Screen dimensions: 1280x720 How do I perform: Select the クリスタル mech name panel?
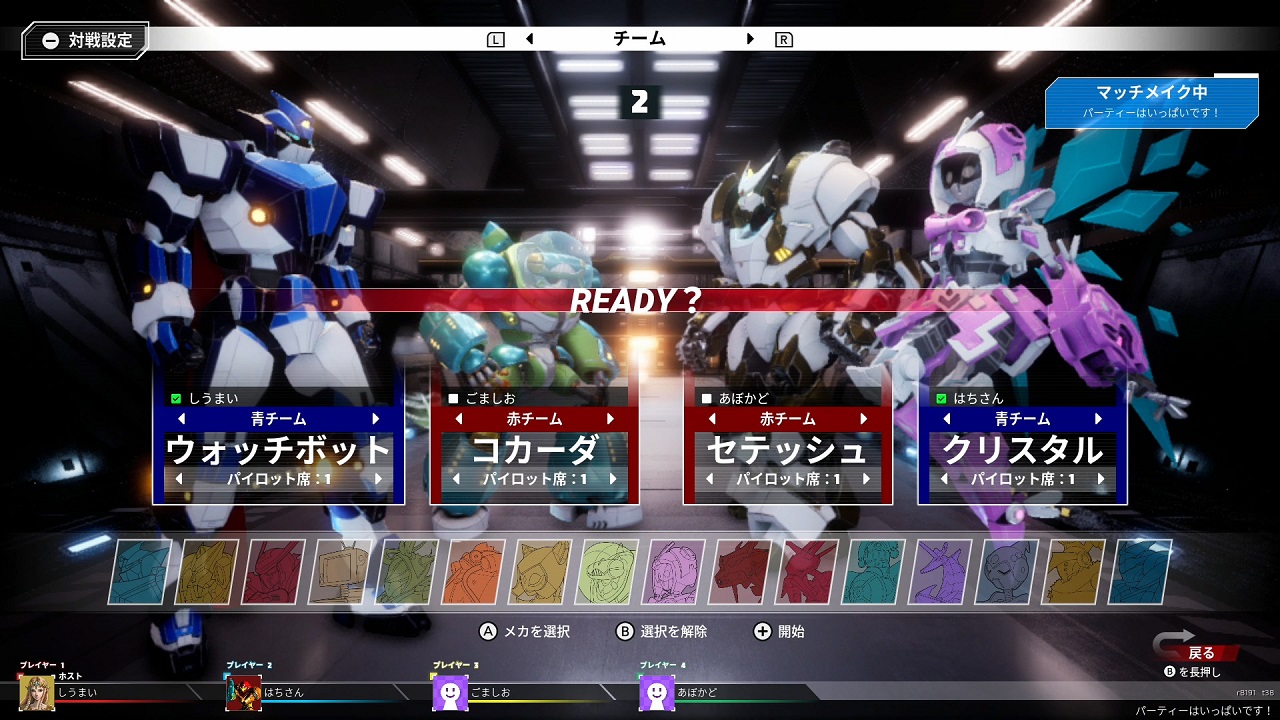[x=1022, y=450]
